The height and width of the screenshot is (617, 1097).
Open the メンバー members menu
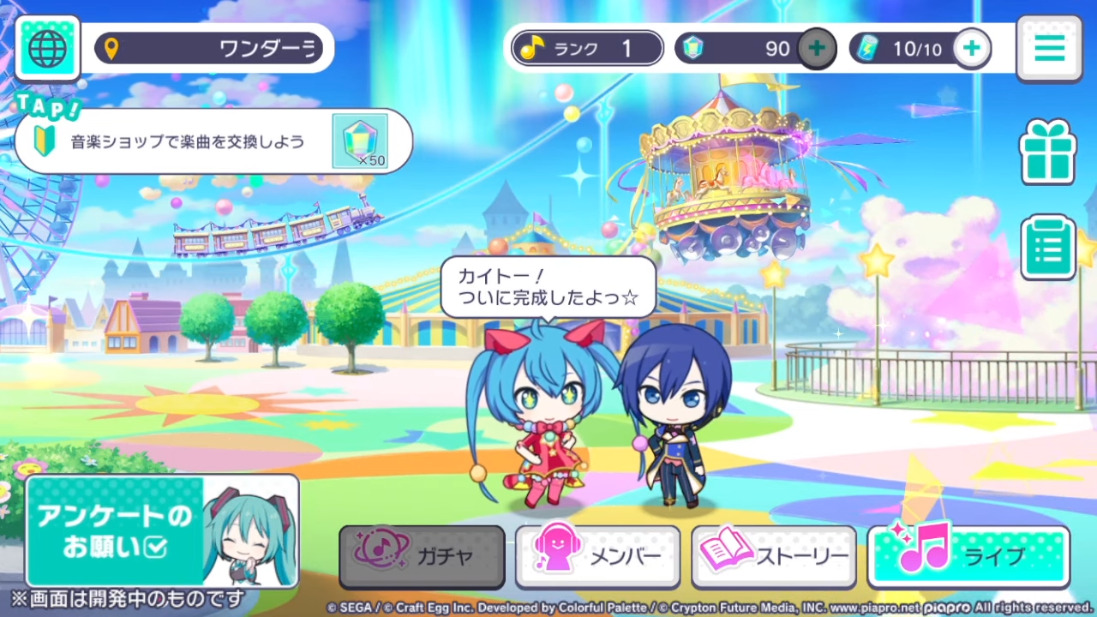[x=598, y=556]
